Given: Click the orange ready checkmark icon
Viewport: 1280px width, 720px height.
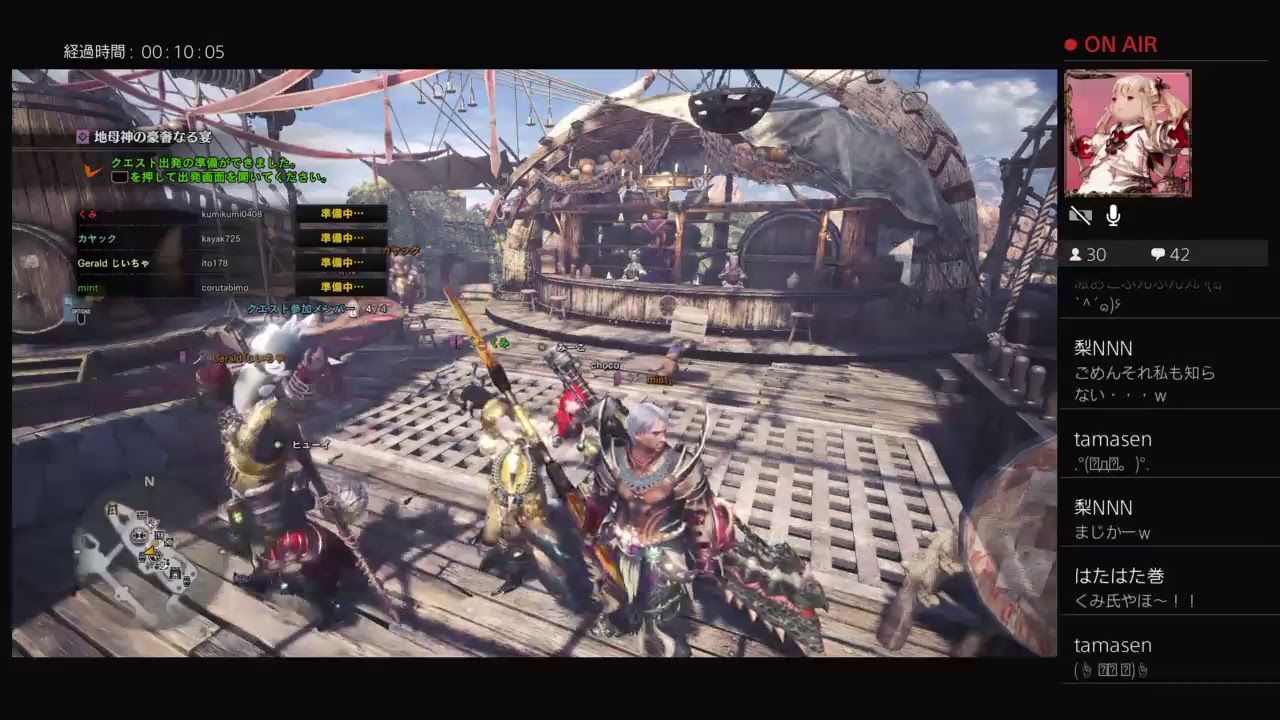Looking at the screenshot, I should click(x=92, y=169).
